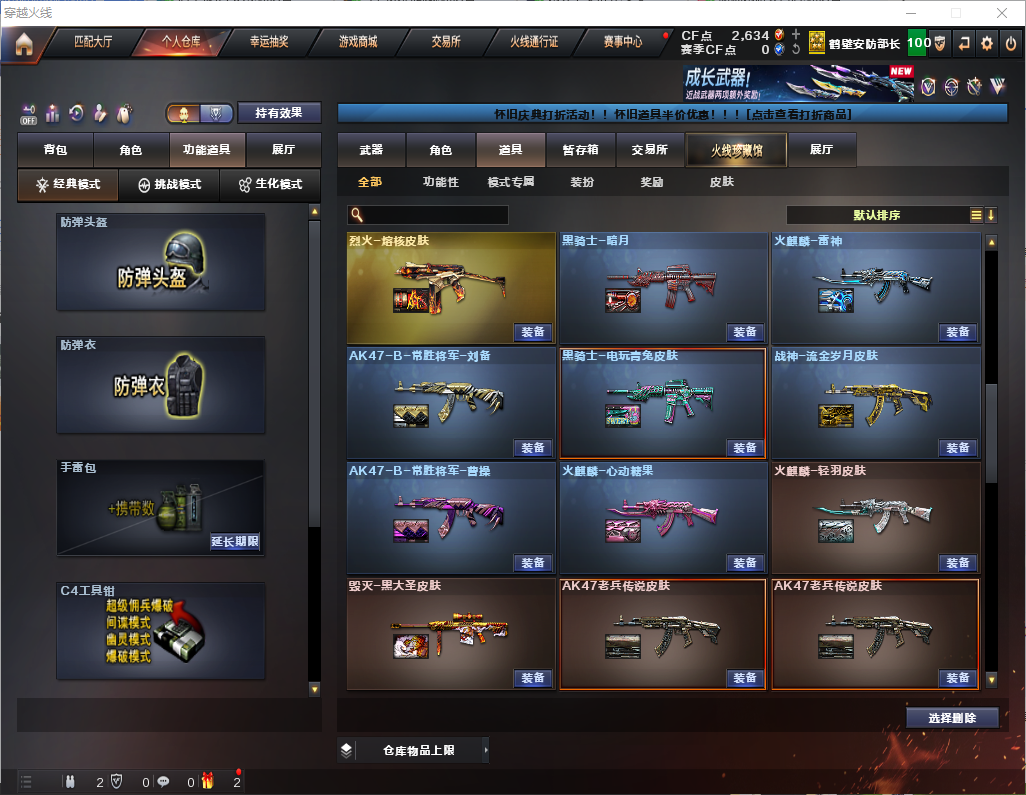Viewport: 1026px width, 795px height.
Task: Click the 持有效果 owned effects button
Action: point(278,113)
